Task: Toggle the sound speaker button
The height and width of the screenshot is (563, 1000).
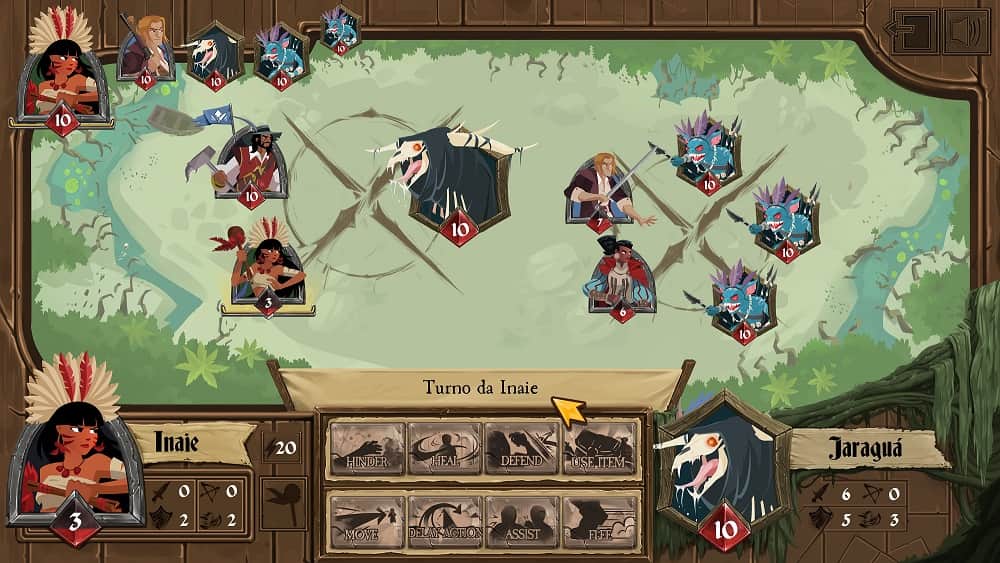Action: point(965,30)
